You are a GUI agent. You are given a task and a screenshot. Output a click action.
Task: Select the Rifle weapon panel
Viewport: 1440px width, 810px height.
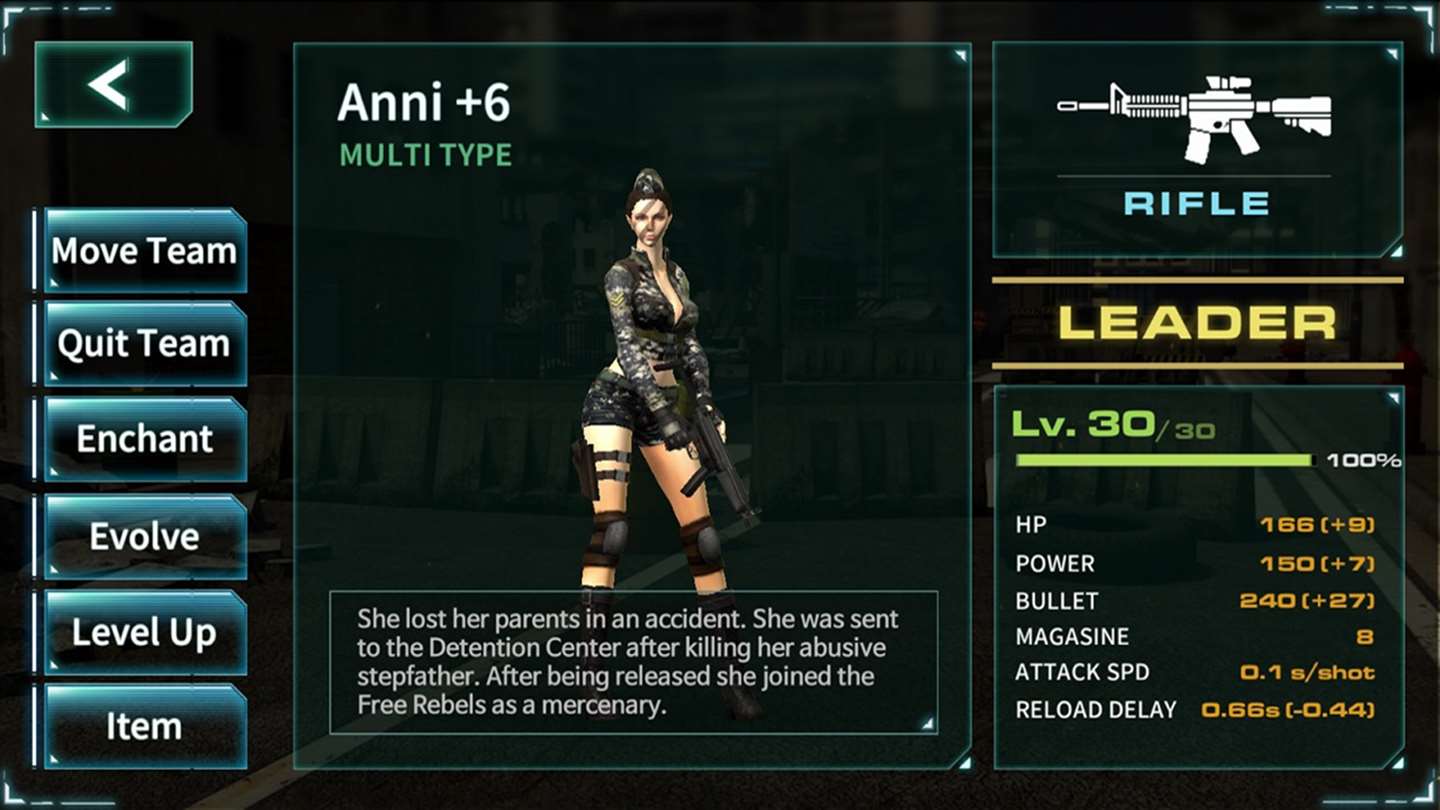click(1196, 150)
